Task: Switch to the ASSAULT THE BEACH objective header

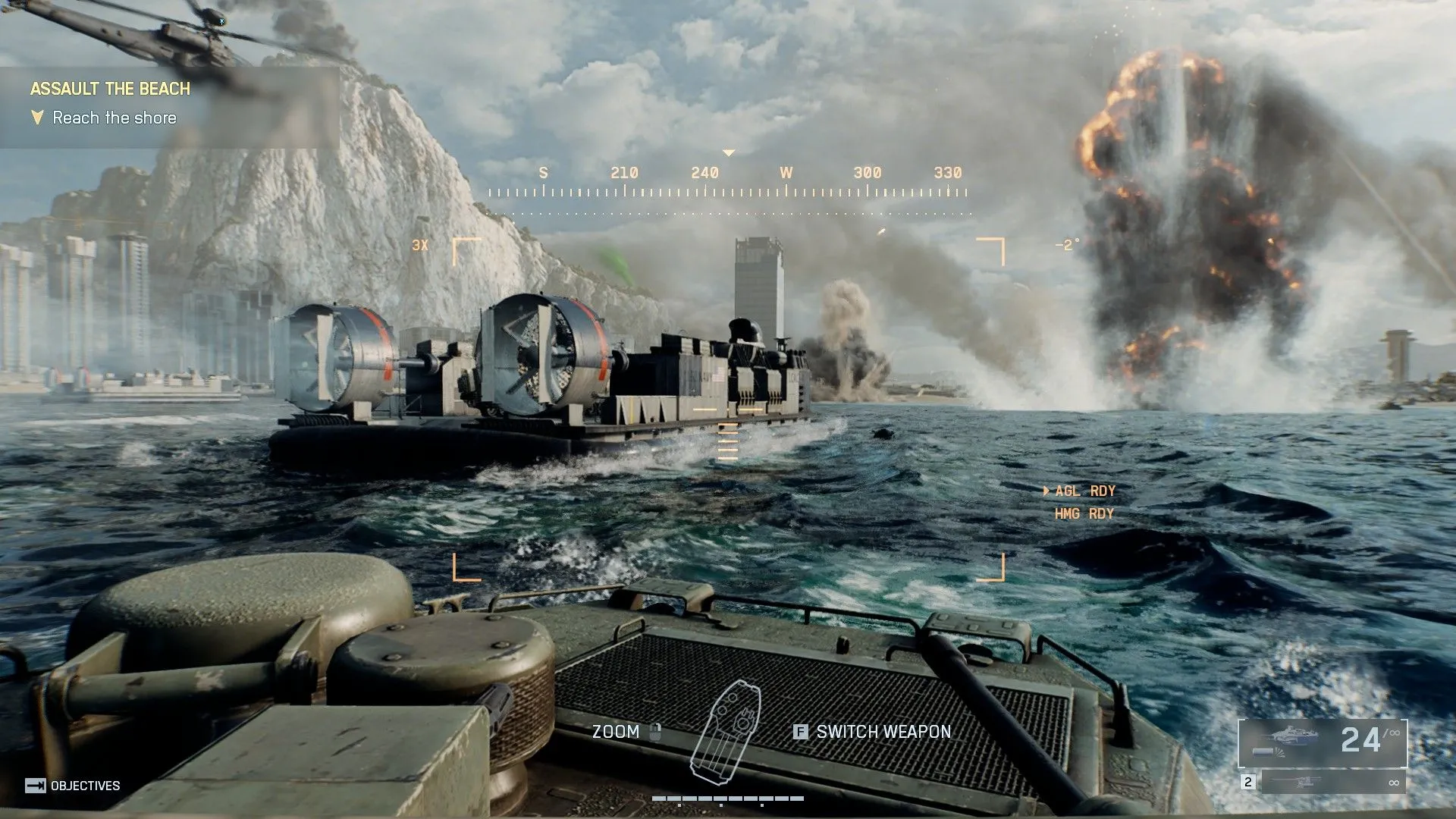Action: (x=110, y=88)
